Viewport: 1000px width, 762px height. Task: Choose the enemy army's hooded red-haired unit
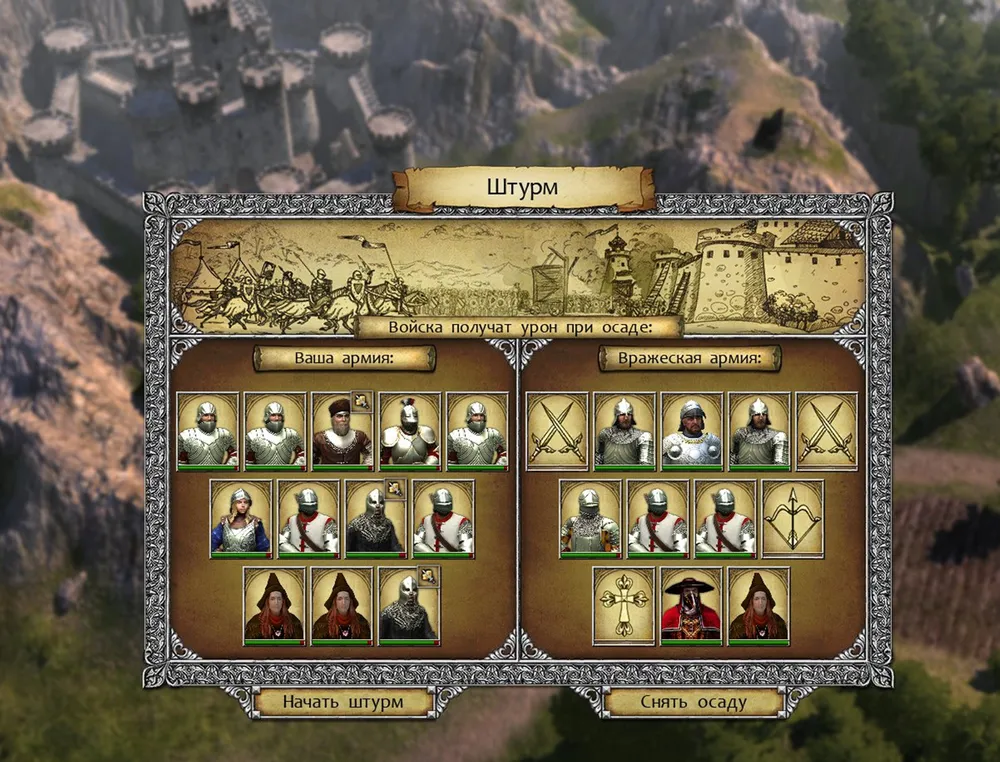click(x=759, y=606)
